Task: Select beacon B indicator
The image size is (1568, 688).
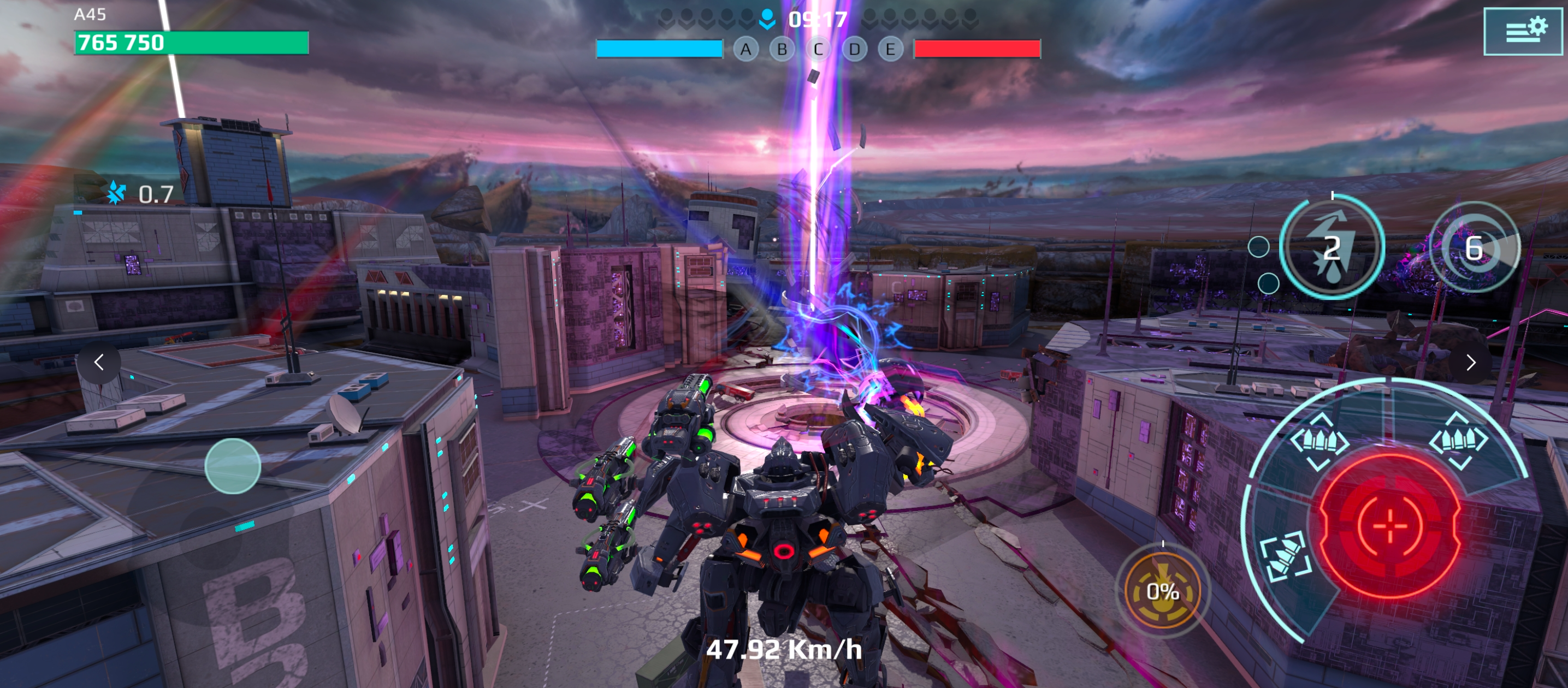Action: click(x=782, y=49)
